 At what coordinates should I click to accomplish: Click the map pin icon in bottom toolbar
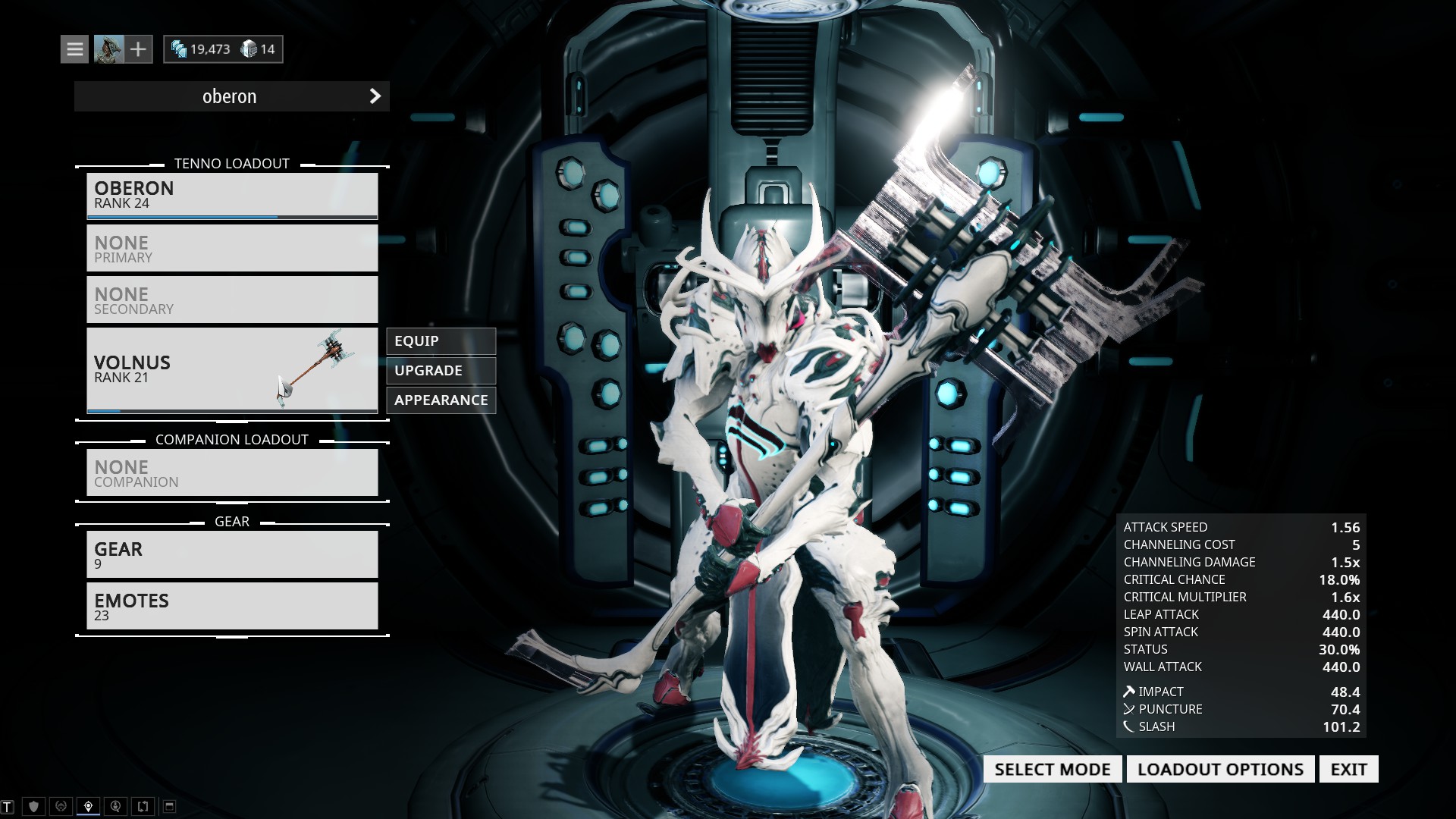pyautogui.click(x=88, y=806)
